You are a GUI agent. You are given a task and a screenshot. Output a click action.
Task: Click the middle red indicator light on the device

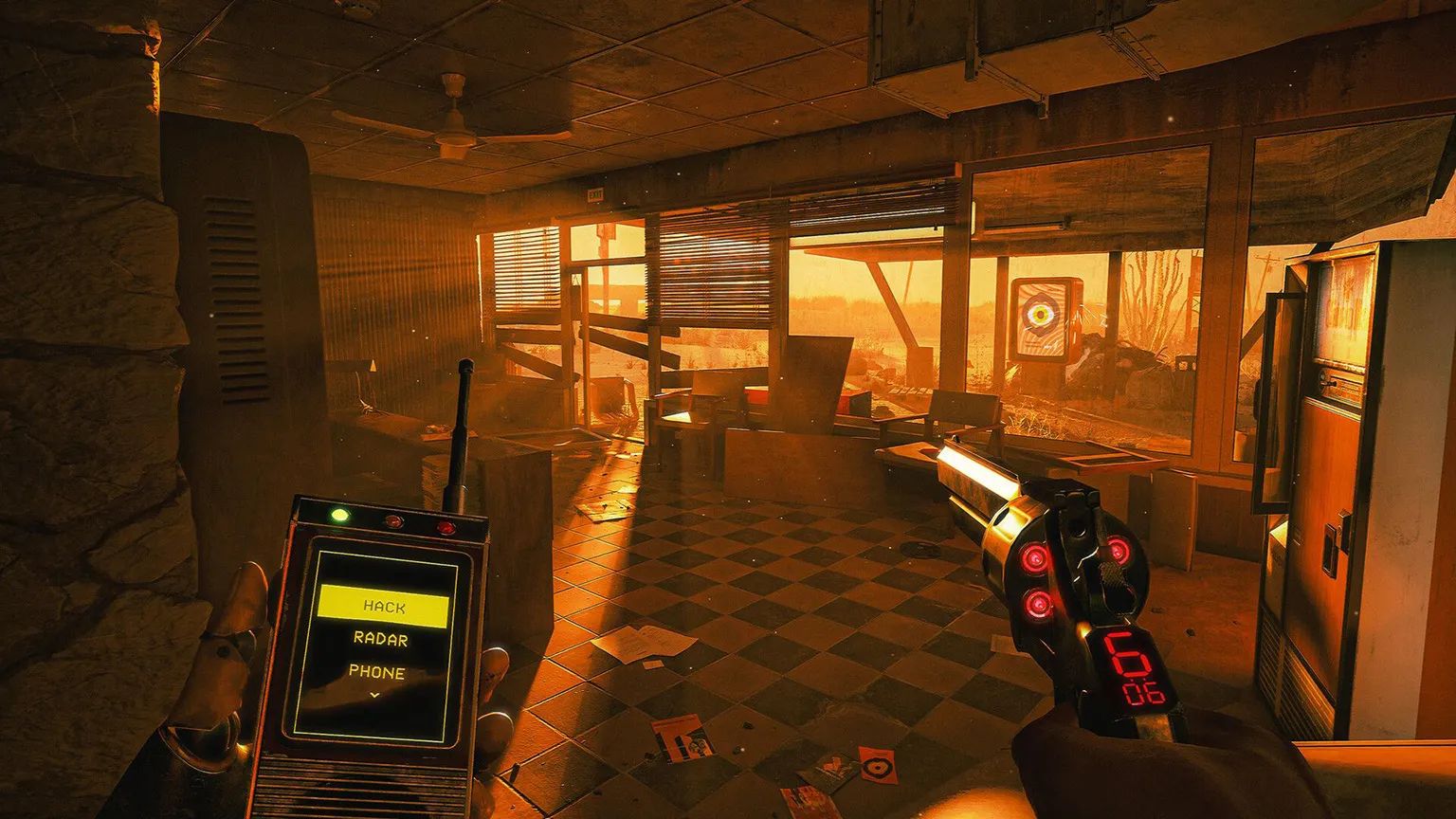[x=394, y=521]
